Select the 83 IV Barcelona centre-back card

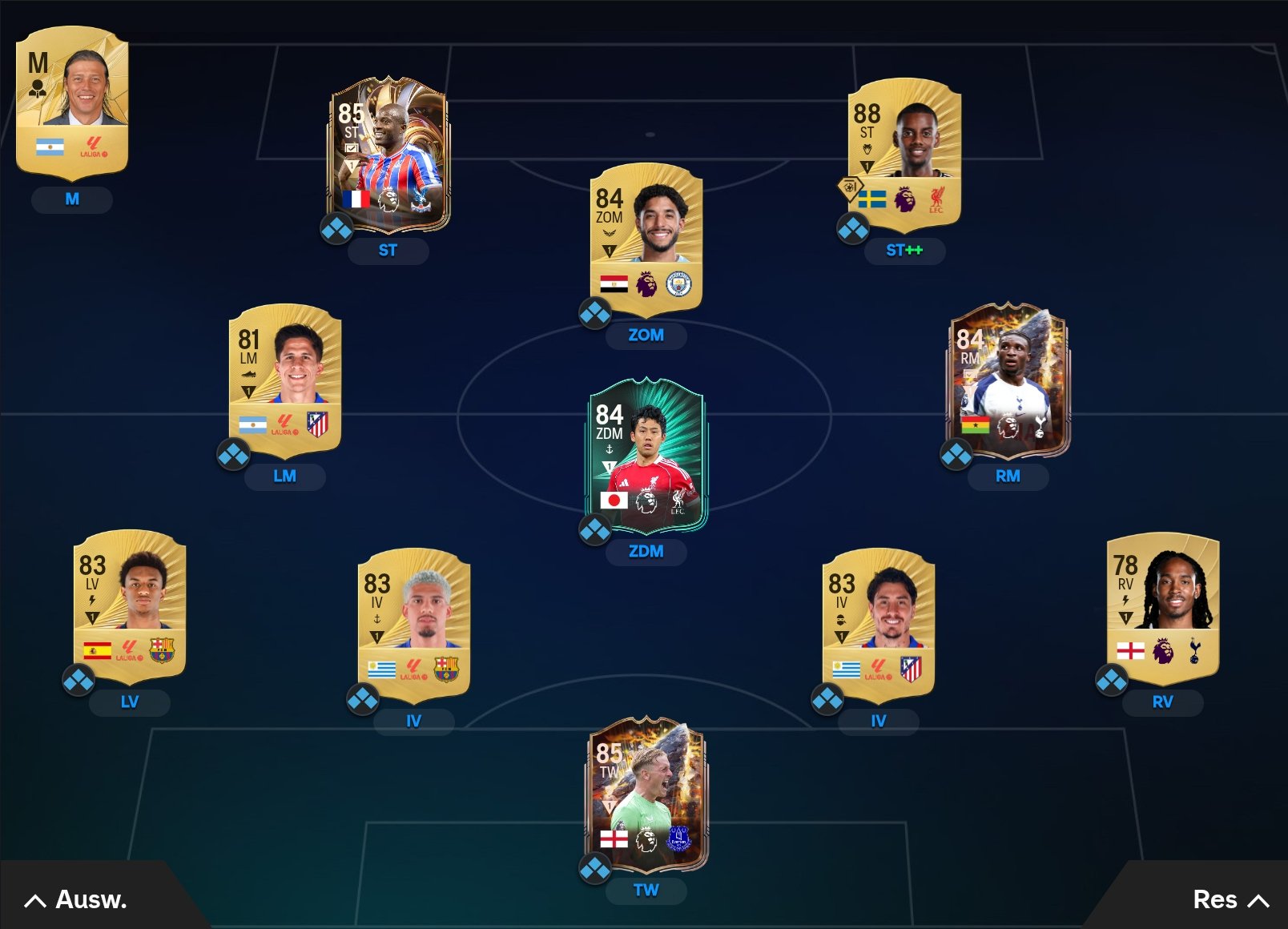click(x=413, y=623)
